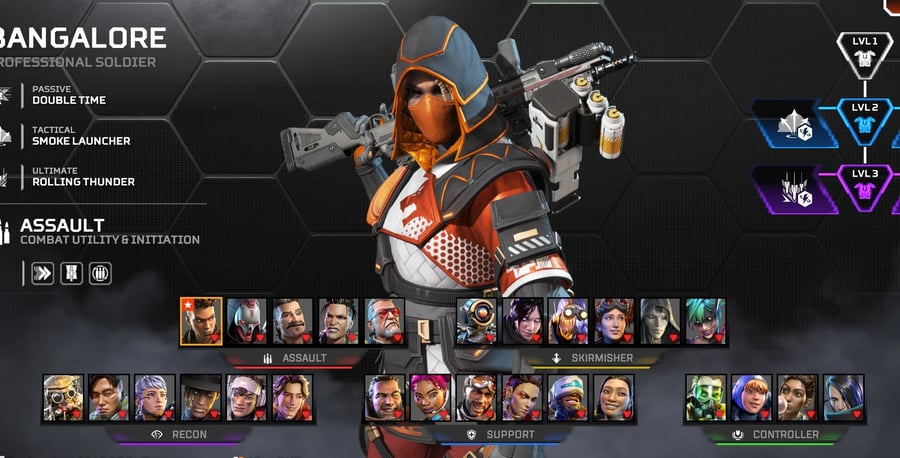
Task: Pick the Fuse legend portrait
Action: click(293, 321)
